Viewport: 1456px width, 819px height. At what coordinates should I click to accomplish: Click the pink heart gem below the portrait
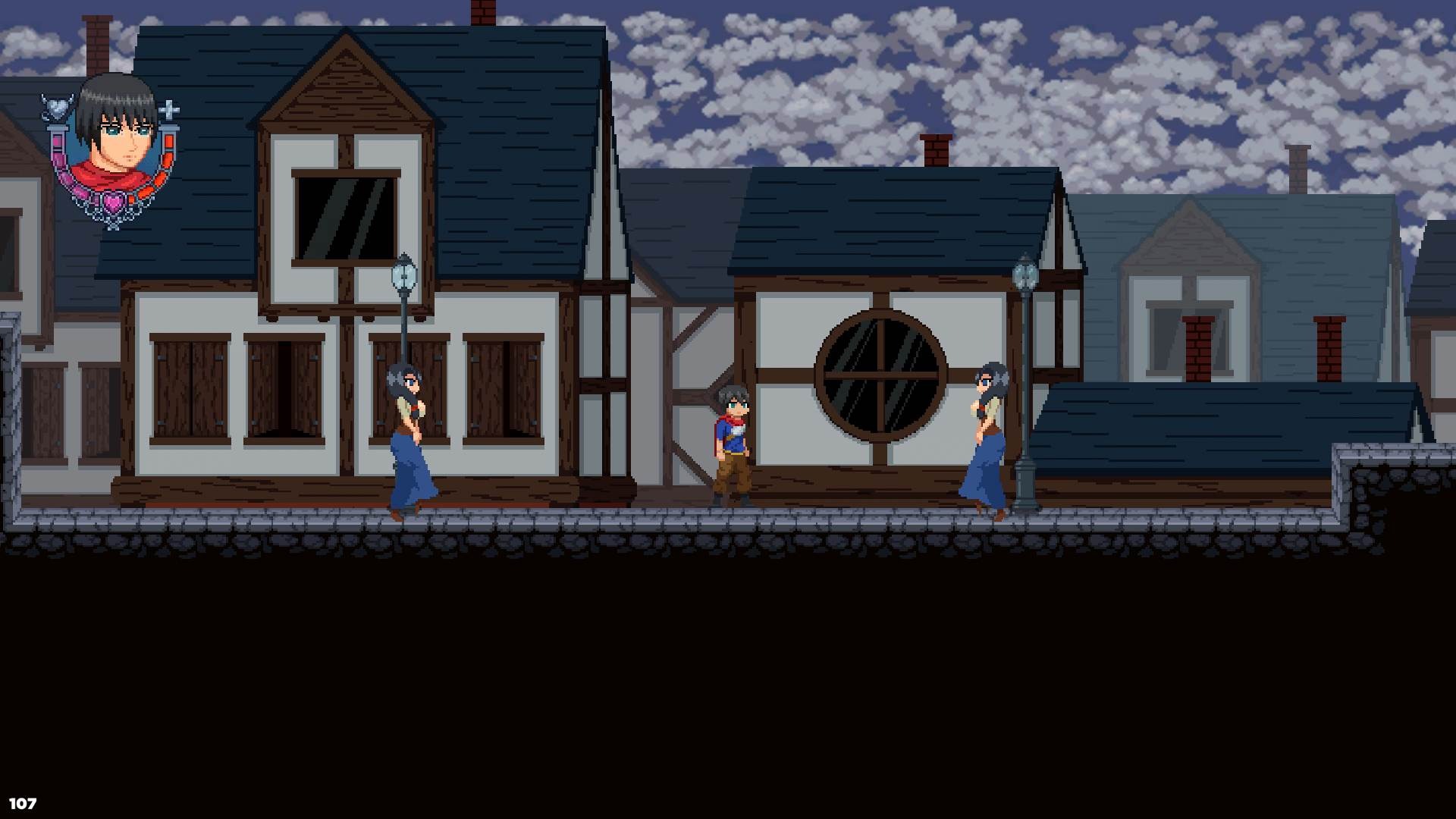tap(113, 202)
